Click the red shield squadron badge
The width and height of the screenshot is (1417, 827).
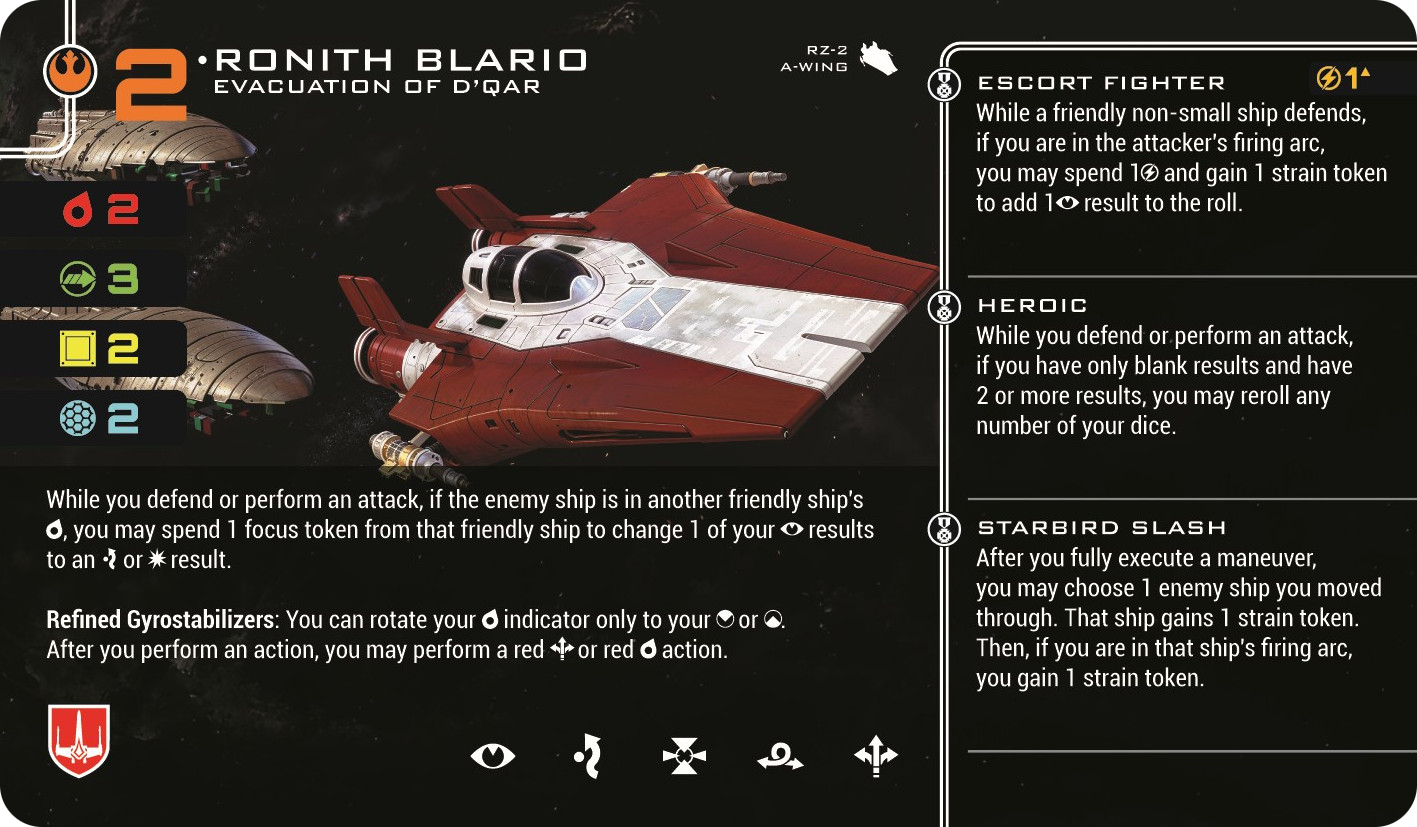click(78, 740)
